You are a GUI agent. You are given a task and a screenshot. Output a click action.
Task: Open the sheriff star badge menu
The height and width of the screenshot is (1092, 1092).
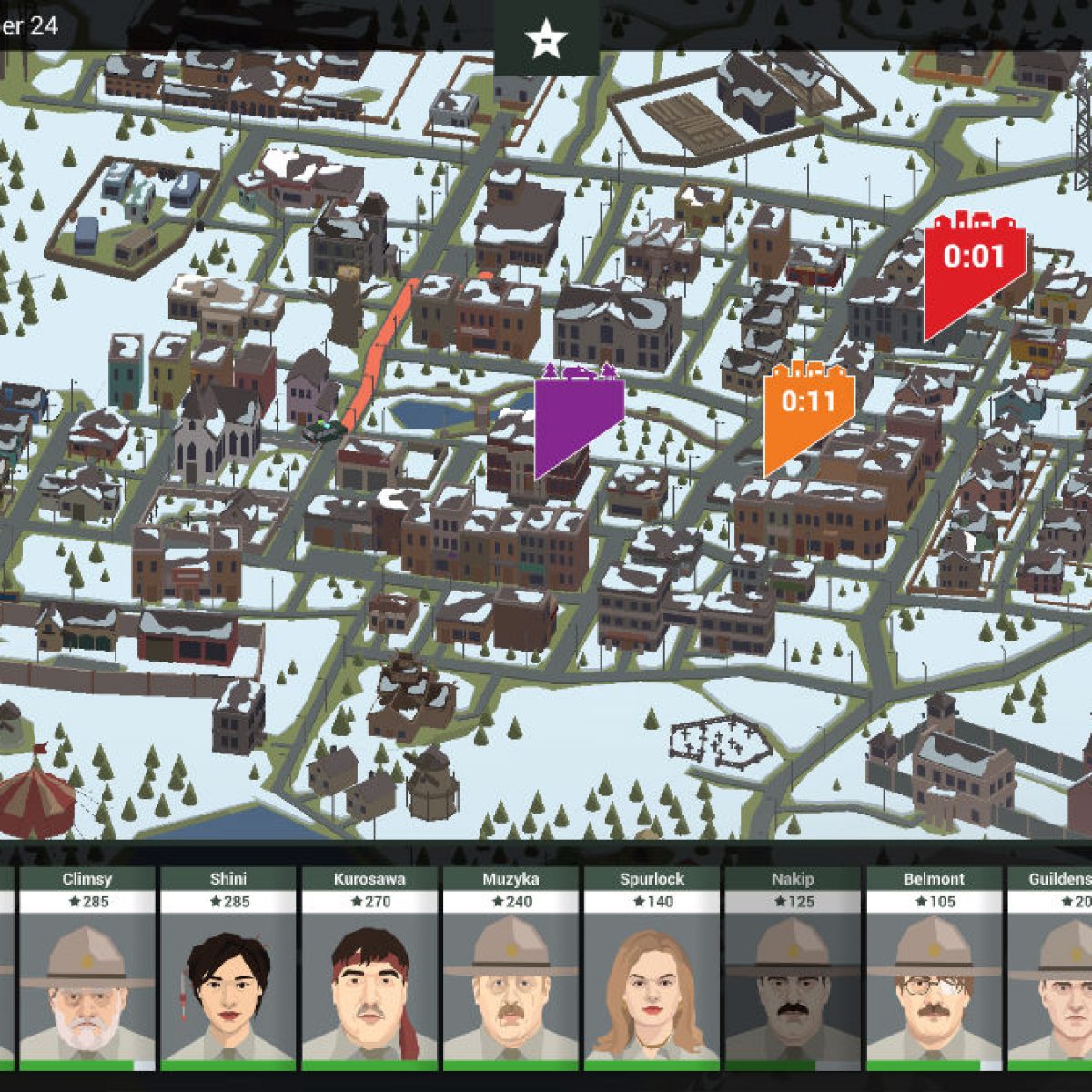[546, 39]
